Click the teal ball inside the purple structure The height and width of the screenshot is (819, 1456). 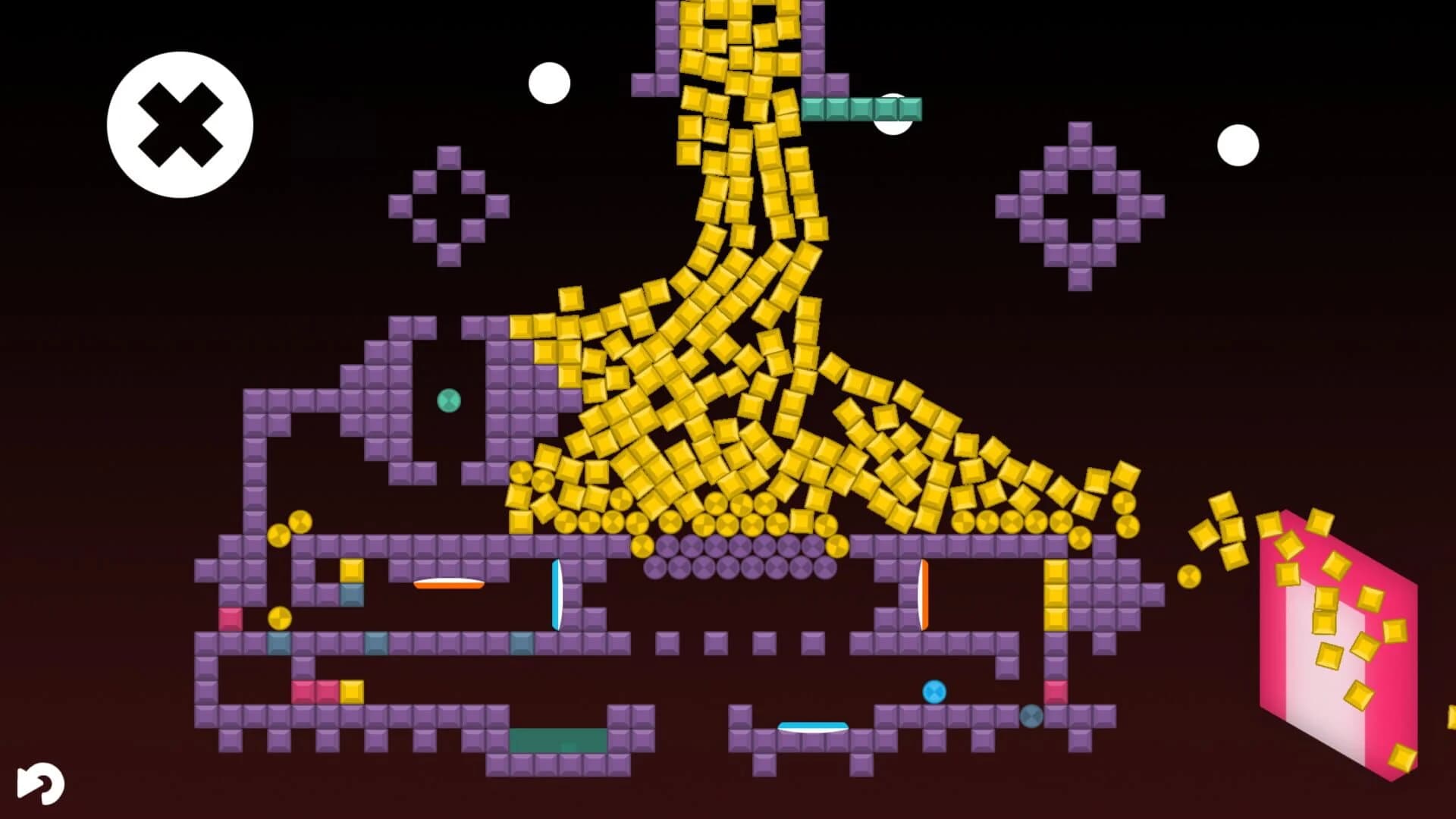click(447, 402)
